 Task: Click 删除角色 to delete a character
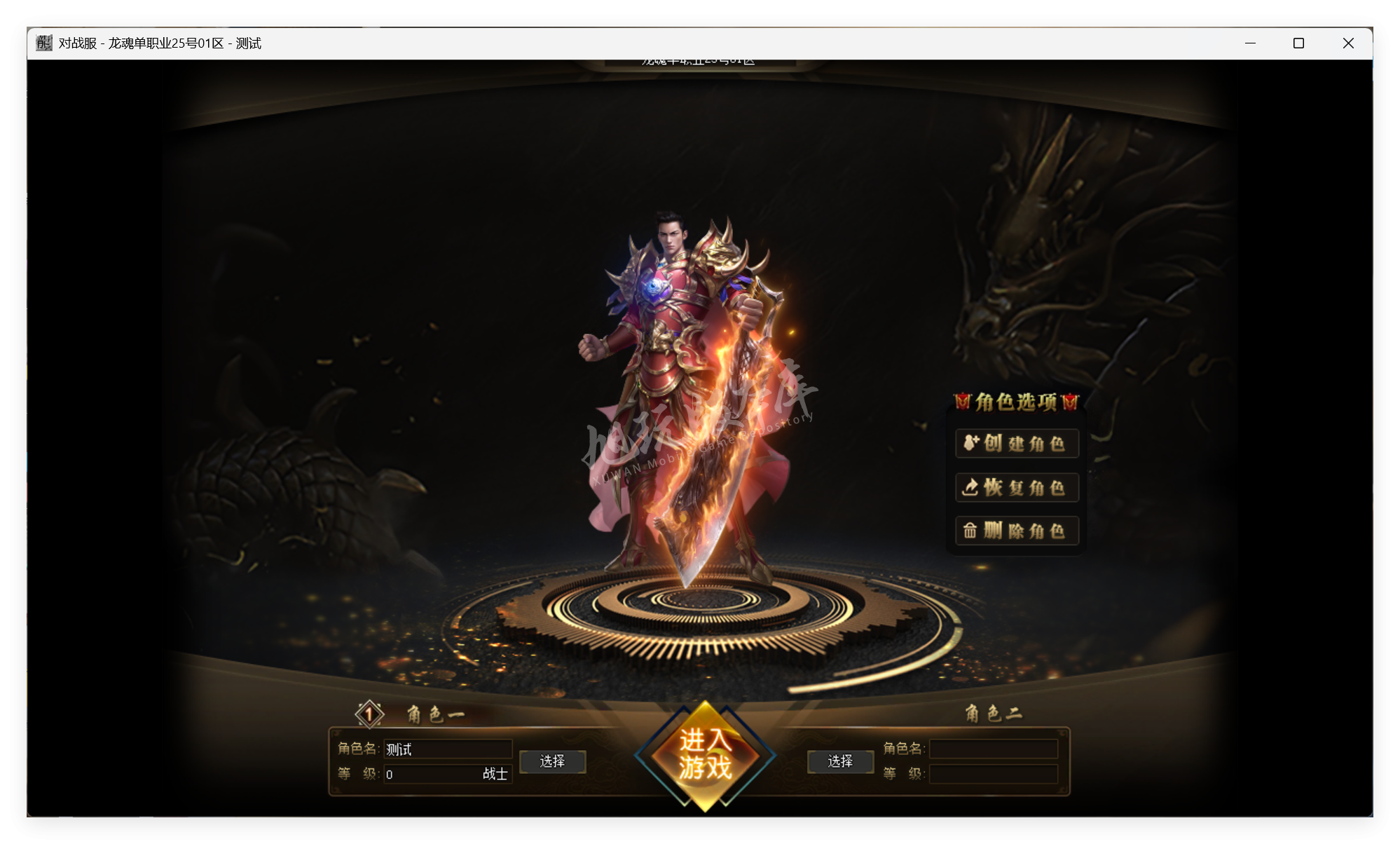click(x=1016, y=531)
